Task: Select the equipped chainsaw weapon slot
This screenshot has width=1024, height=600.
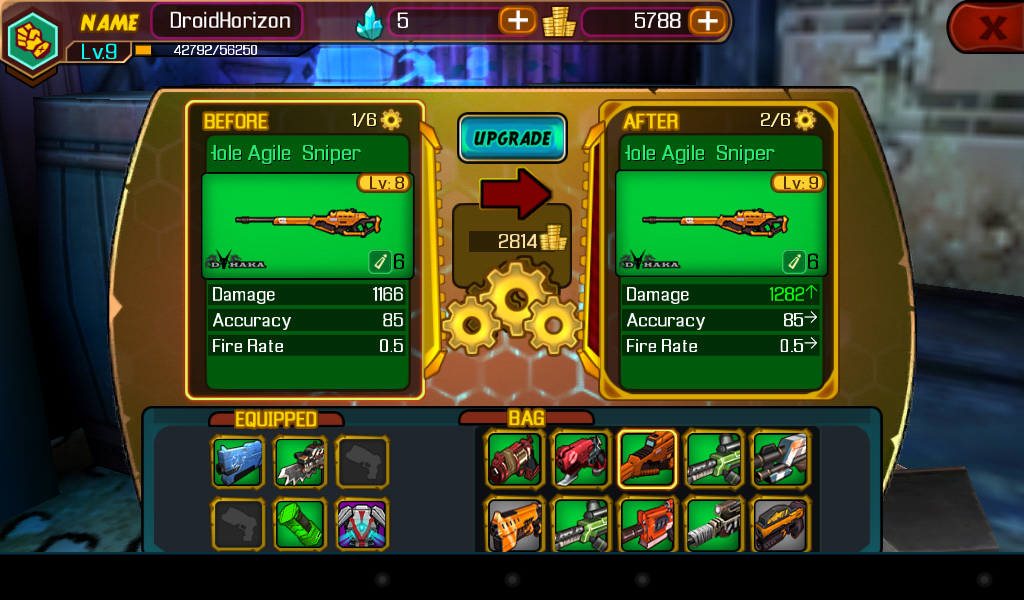Action: pos(300,462)
